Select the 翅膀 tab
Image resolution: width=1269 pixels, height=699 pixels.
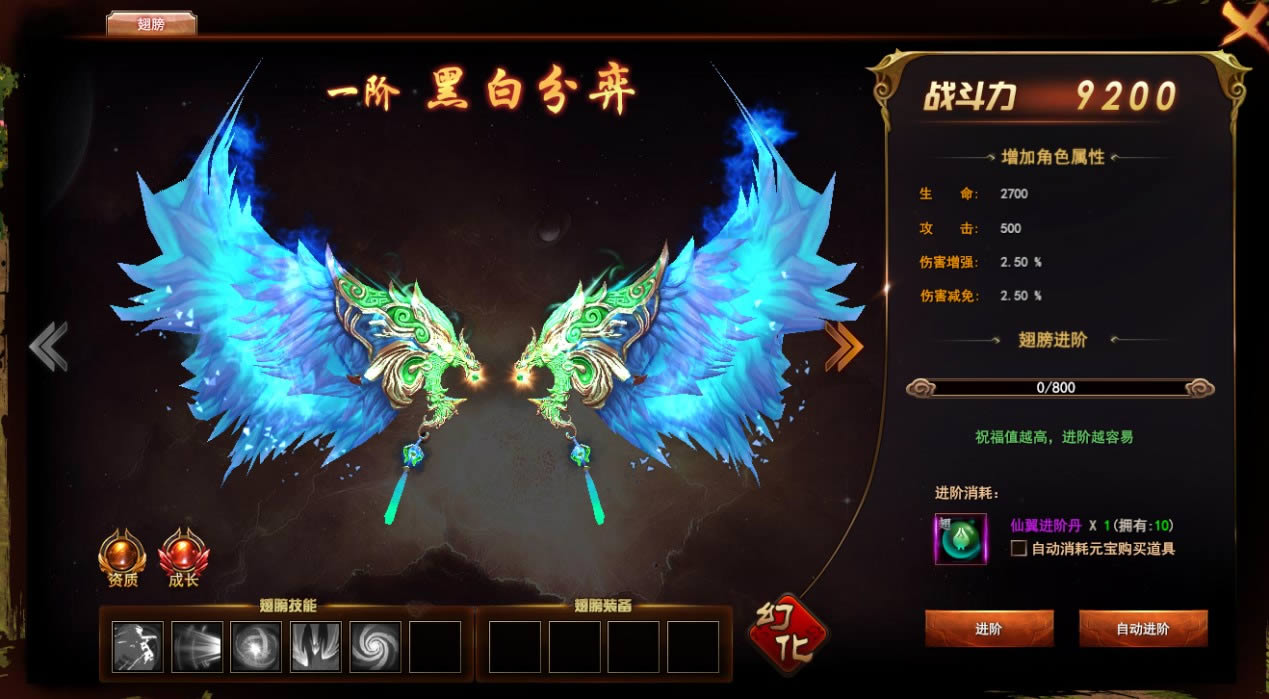(x=151, y=24)
